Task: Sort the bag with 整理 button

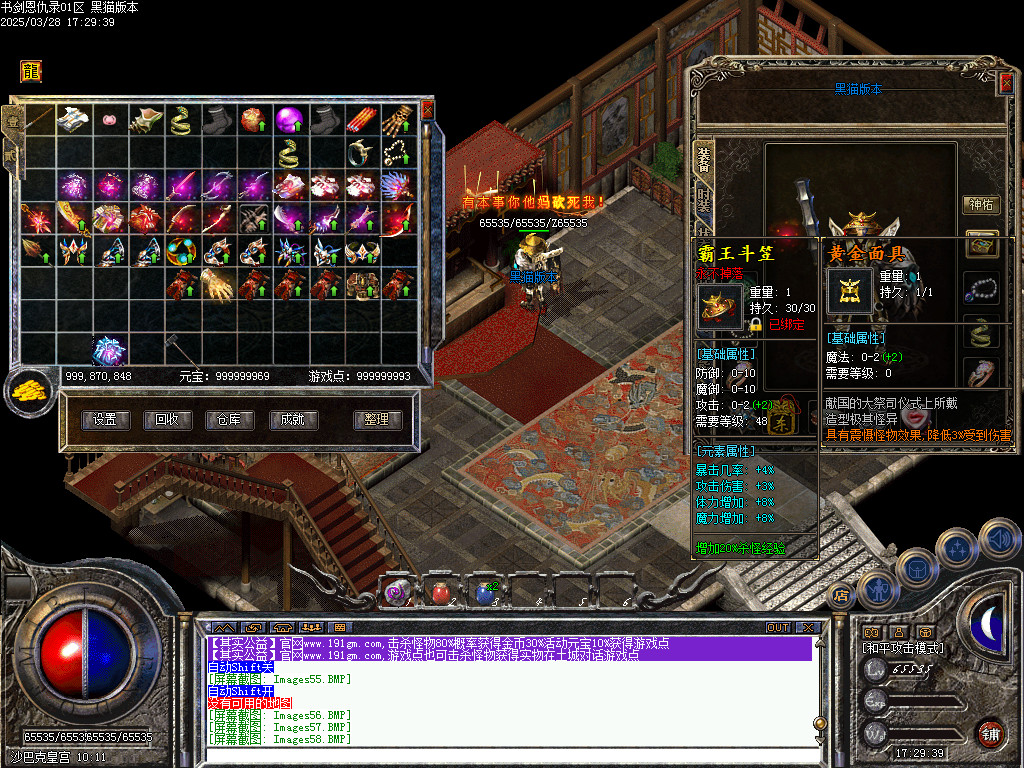Action: click(x=377, y=420)
